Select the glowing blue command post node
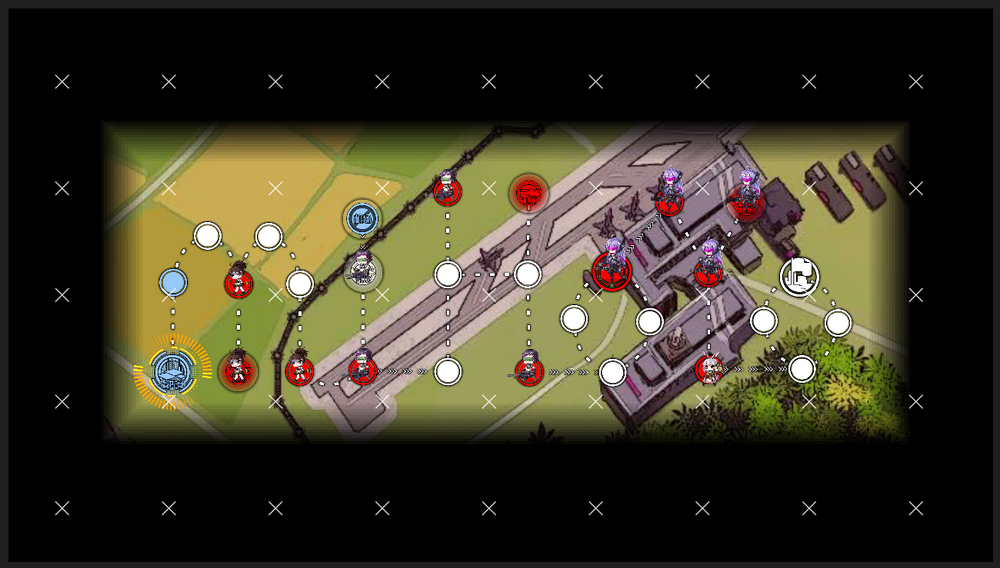The image size is (1000, 568). tap(173, 371)
